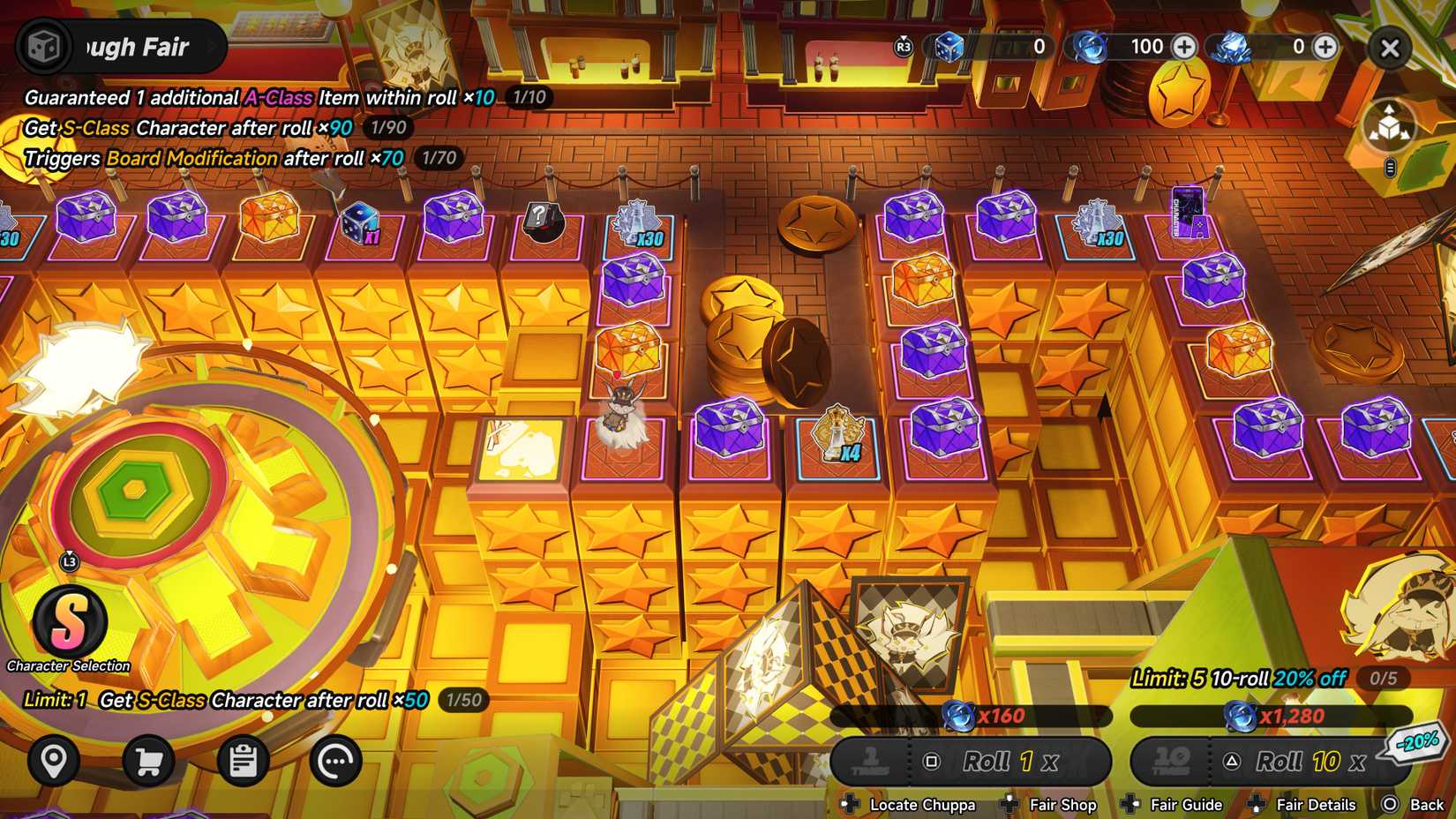Click the dice icon beside the Fair title

pyautogui.click(x=43, y=47)
